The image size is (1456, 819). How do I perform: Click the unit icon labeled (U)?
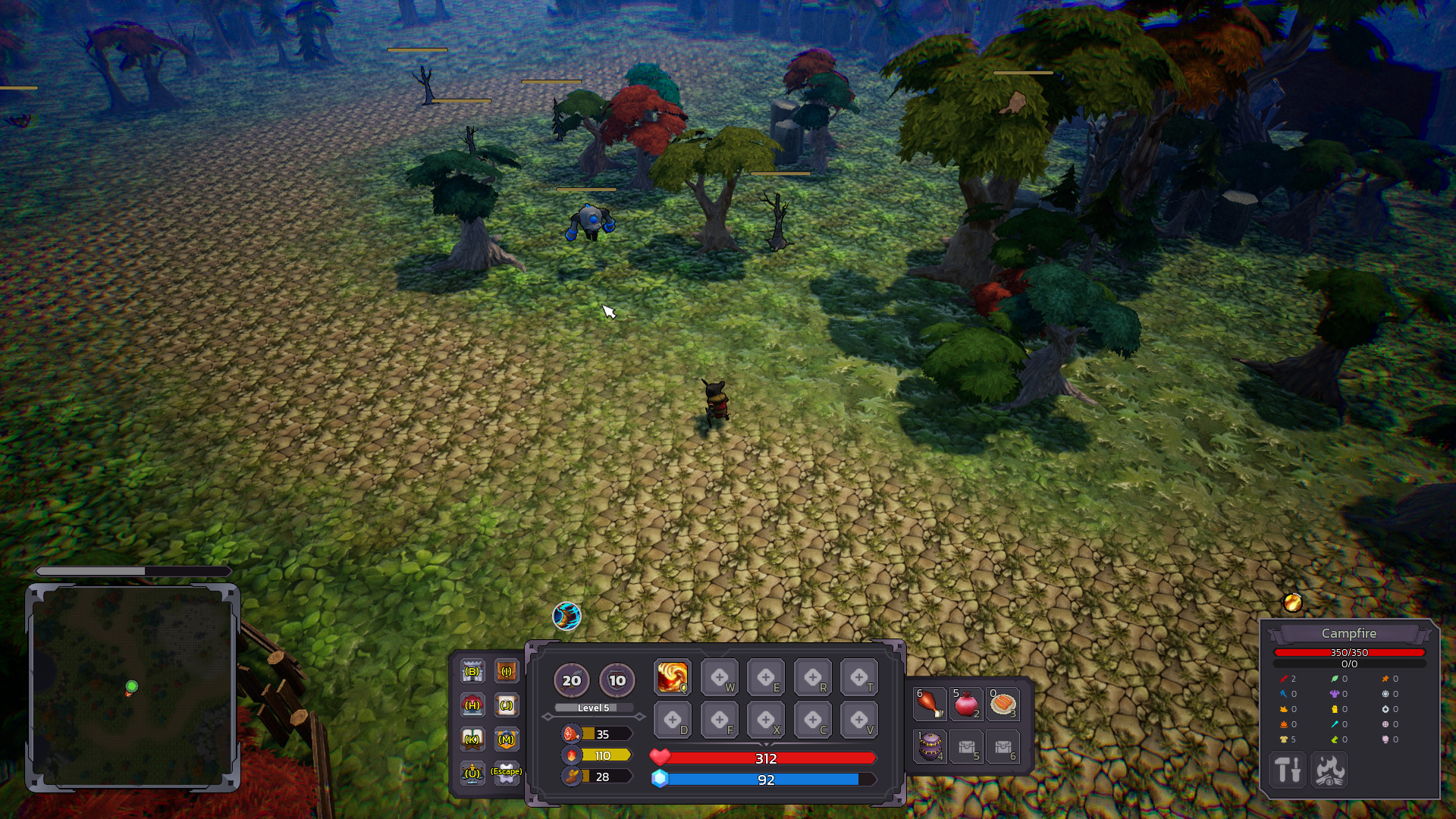click(472, 773)
